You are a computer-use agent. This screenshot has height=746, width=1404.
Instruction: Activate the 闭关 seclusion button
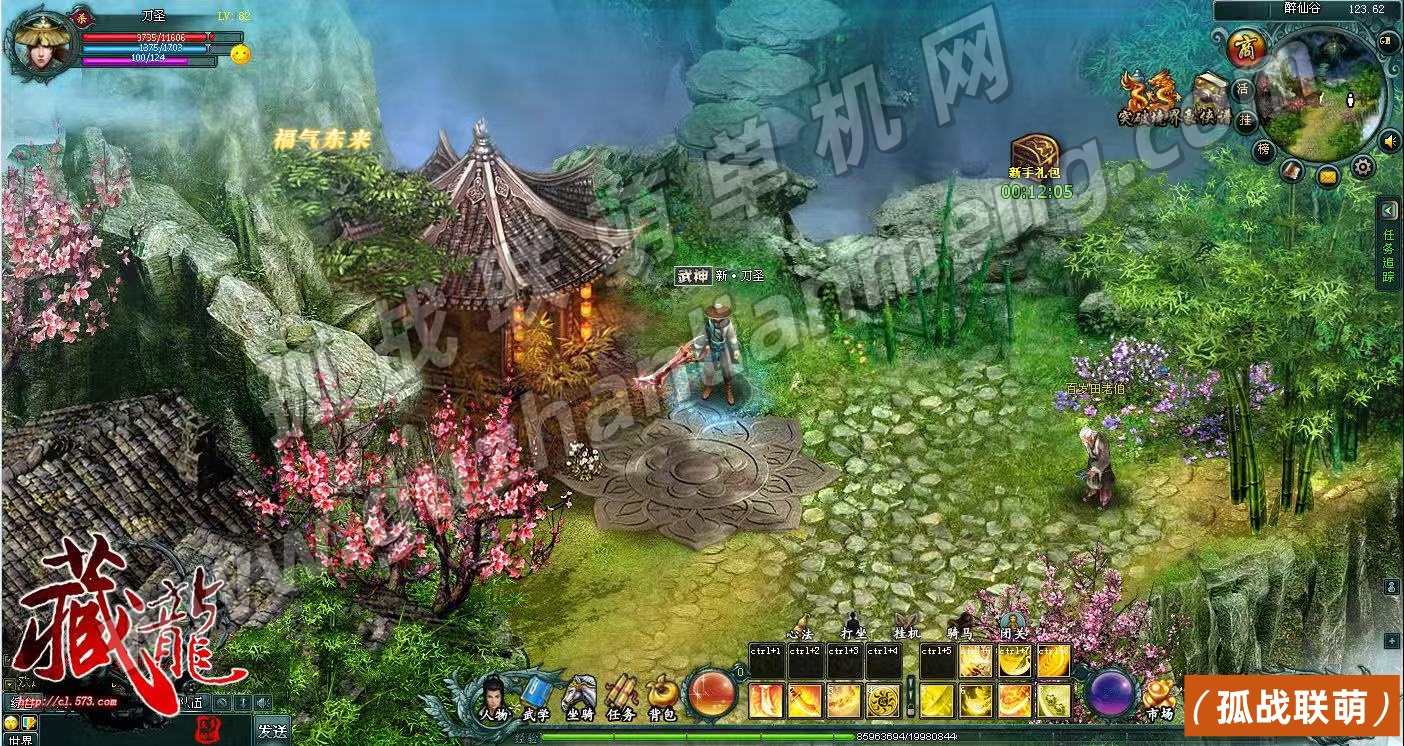(x=1012, y=625)
